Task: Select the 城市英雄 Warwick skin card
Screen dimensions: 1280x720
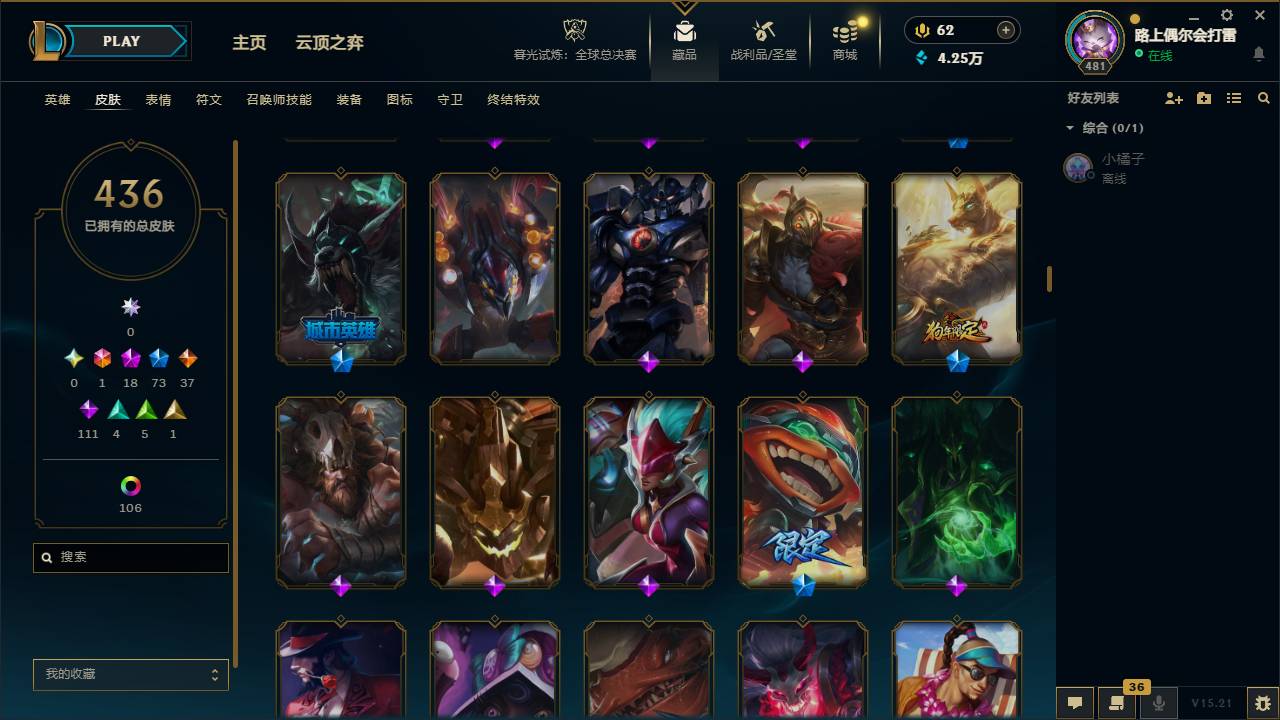Action: click(x=341, y=268)
